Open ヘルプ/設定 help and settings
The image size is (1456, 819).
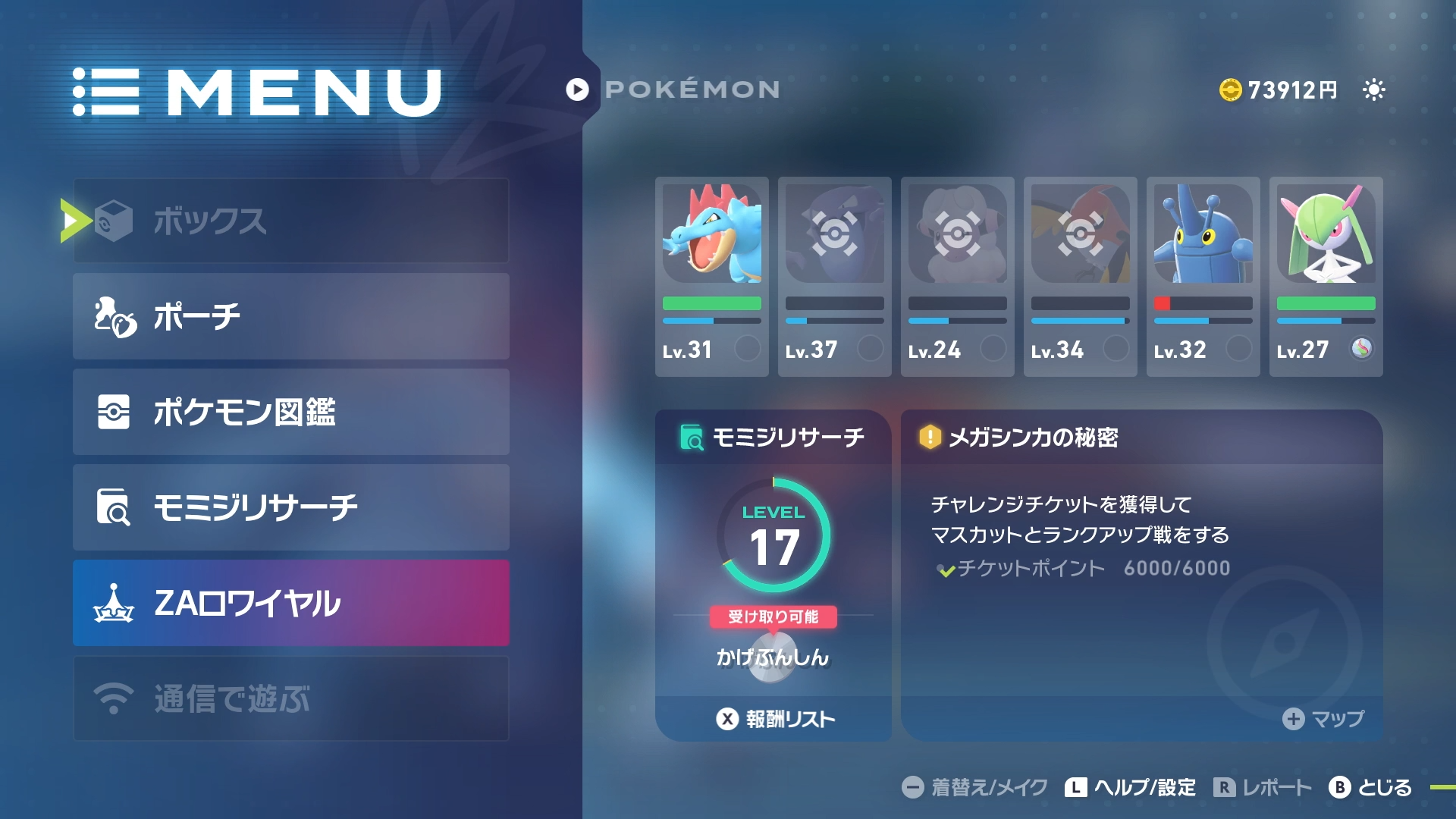click(x=1130, y=787)
